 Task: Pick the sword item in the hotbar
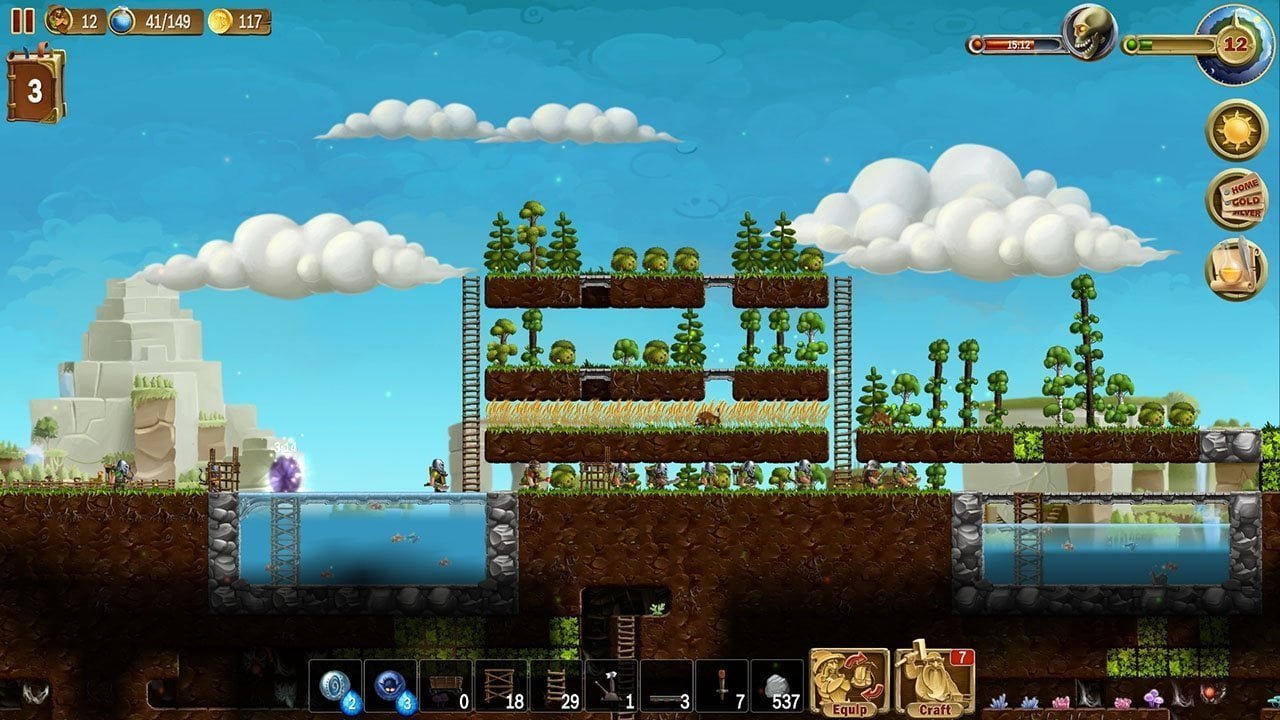click(x=720, y=690)
